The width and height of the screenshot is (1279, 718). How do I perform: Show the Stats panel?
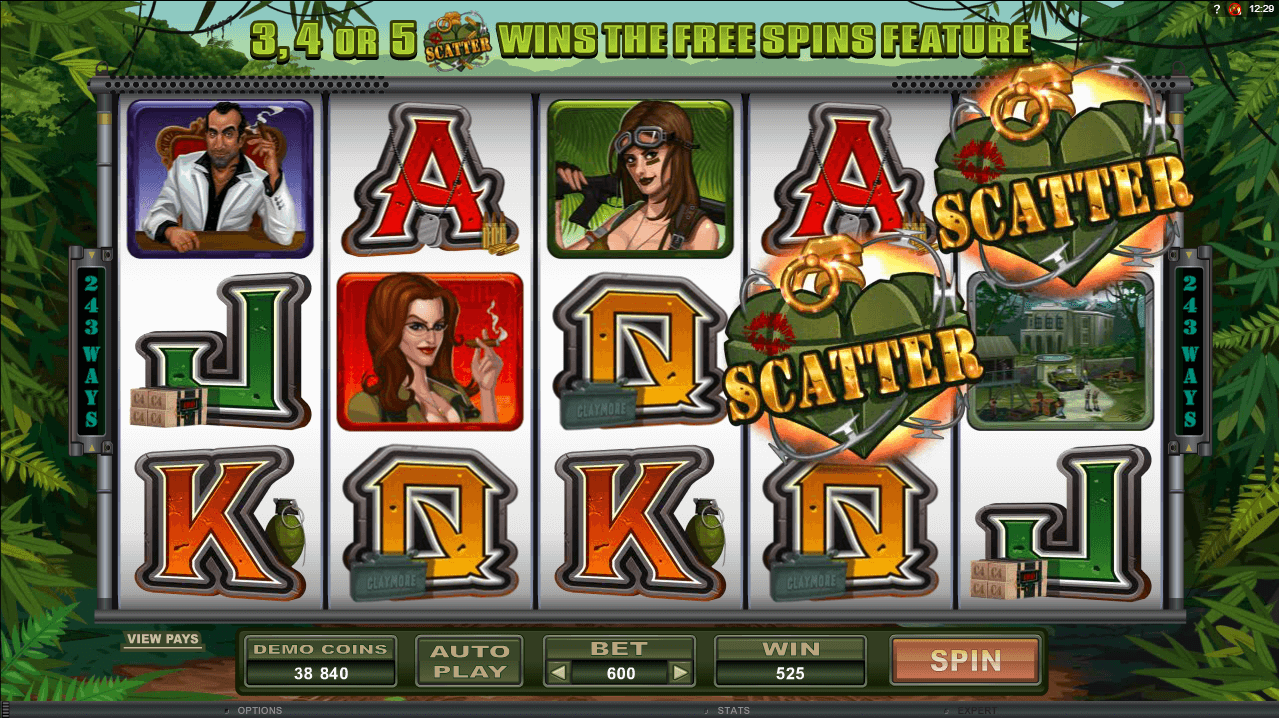[733, 711]
